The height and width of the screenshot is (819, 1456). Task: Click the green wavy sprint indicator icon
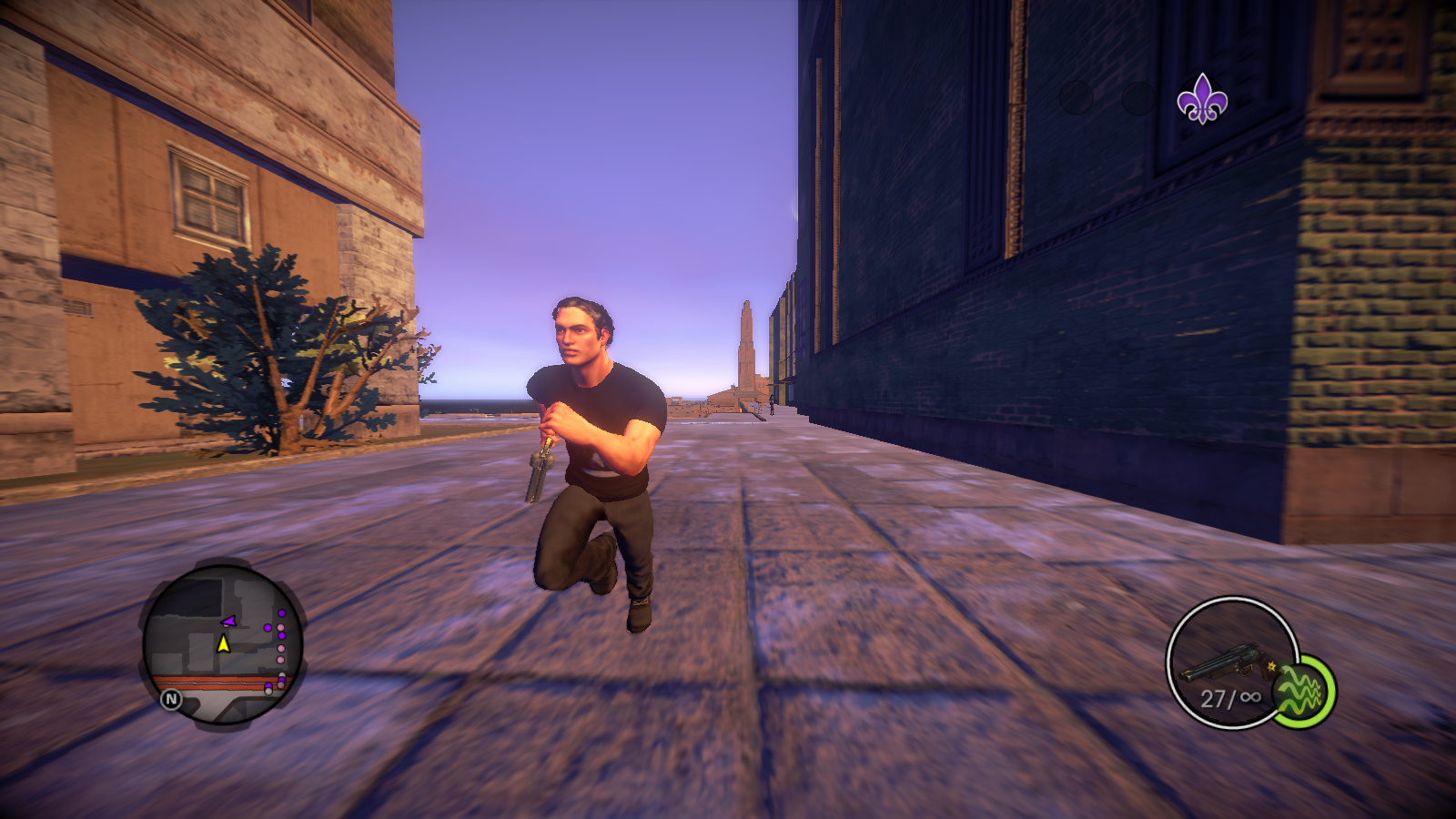[1300, 689]
